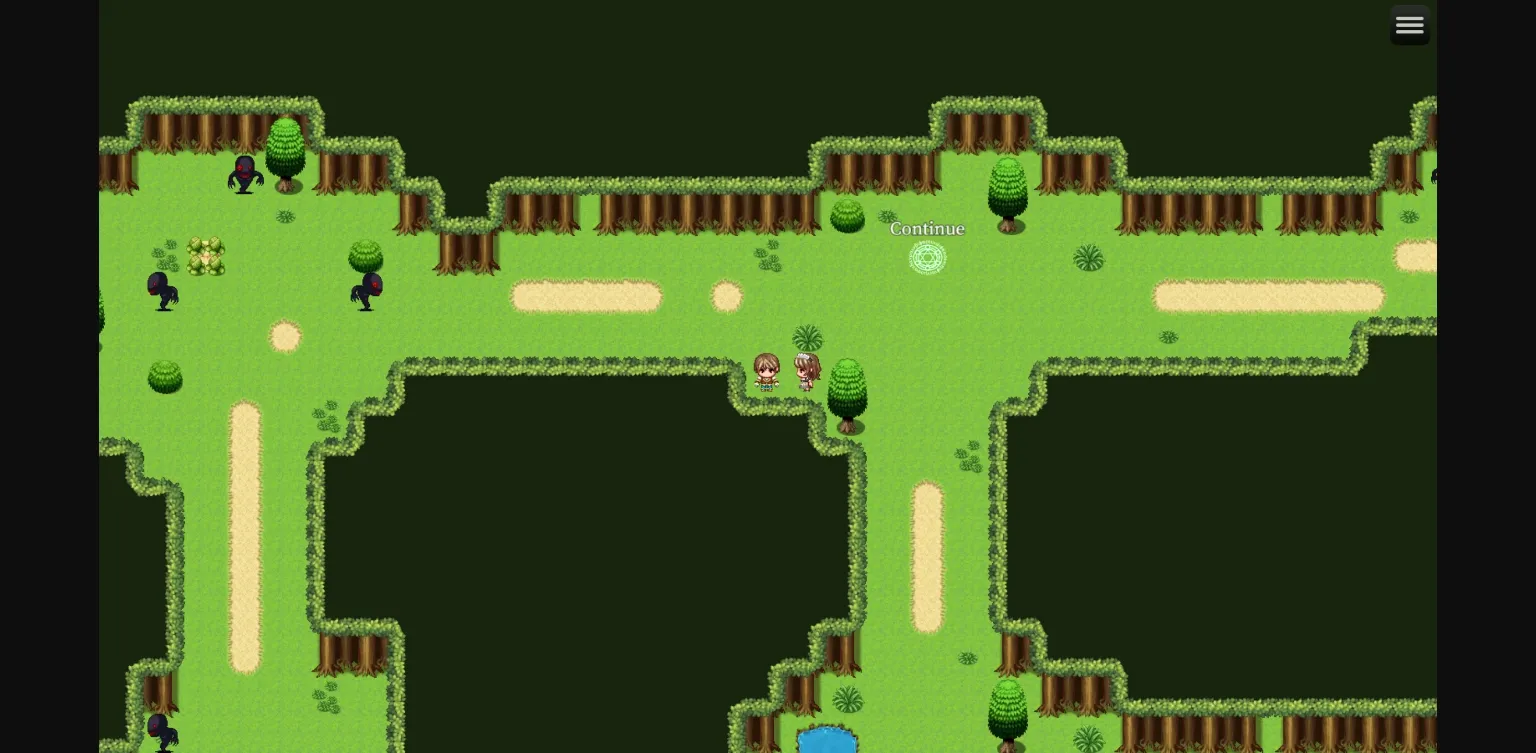Open the hamburger game menu
The width and height of the screenshot is (1536, 753).
click(1410, 25)
